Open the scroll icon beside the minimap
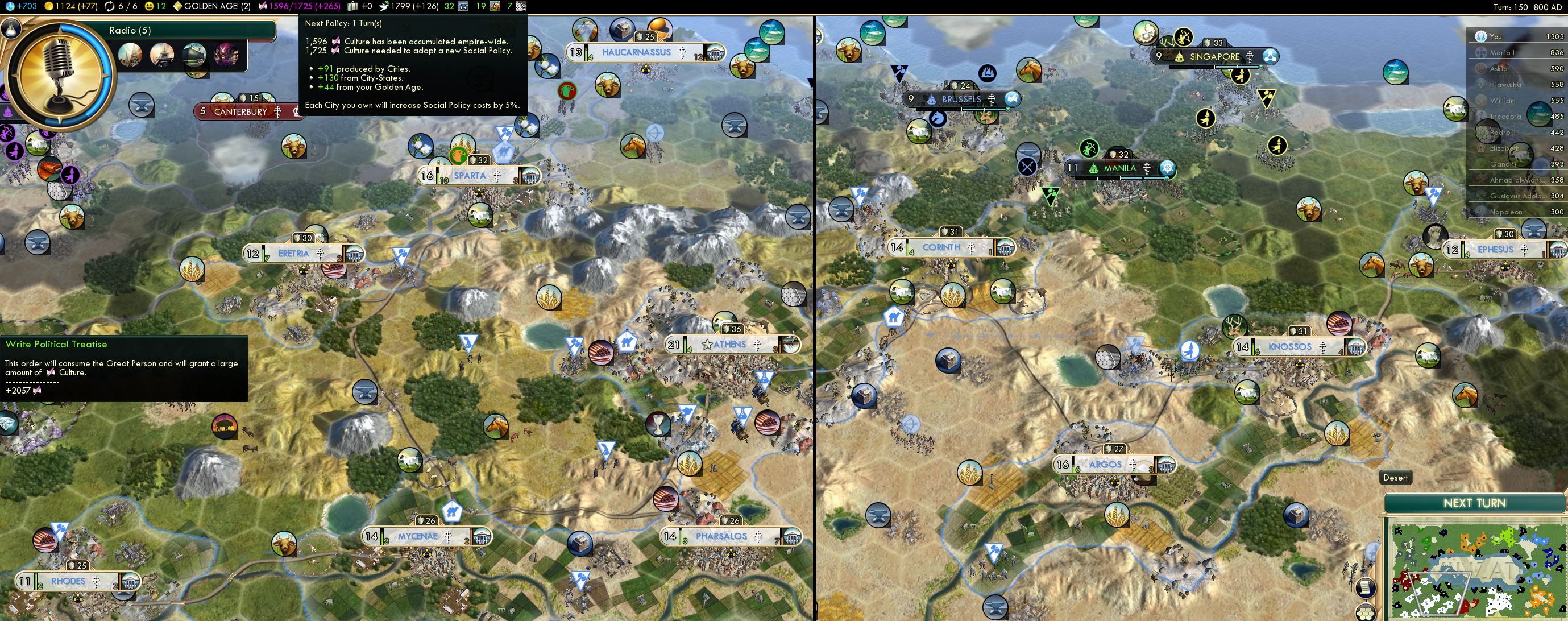 (1367, 587)
